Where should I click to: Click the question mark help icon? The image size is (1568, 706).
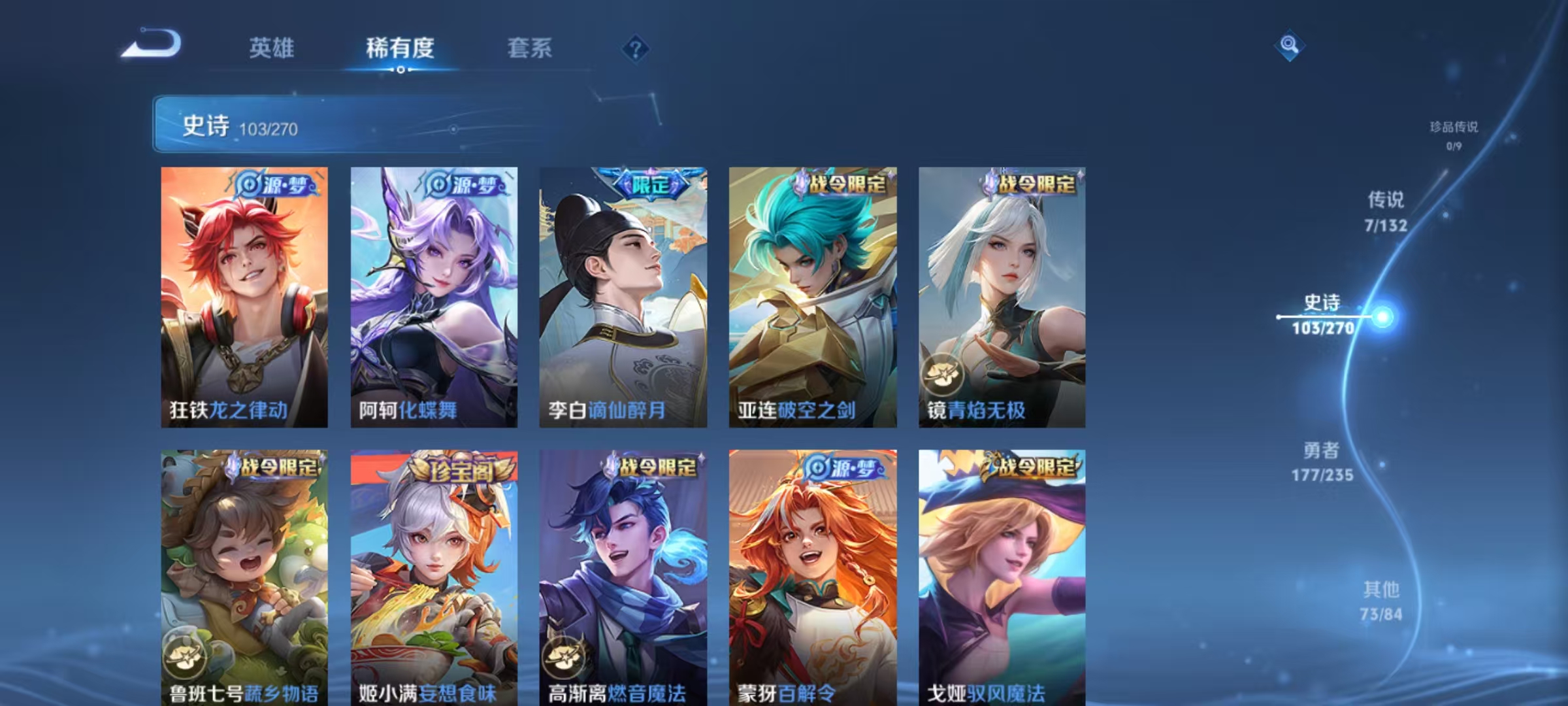coord(634,49)
